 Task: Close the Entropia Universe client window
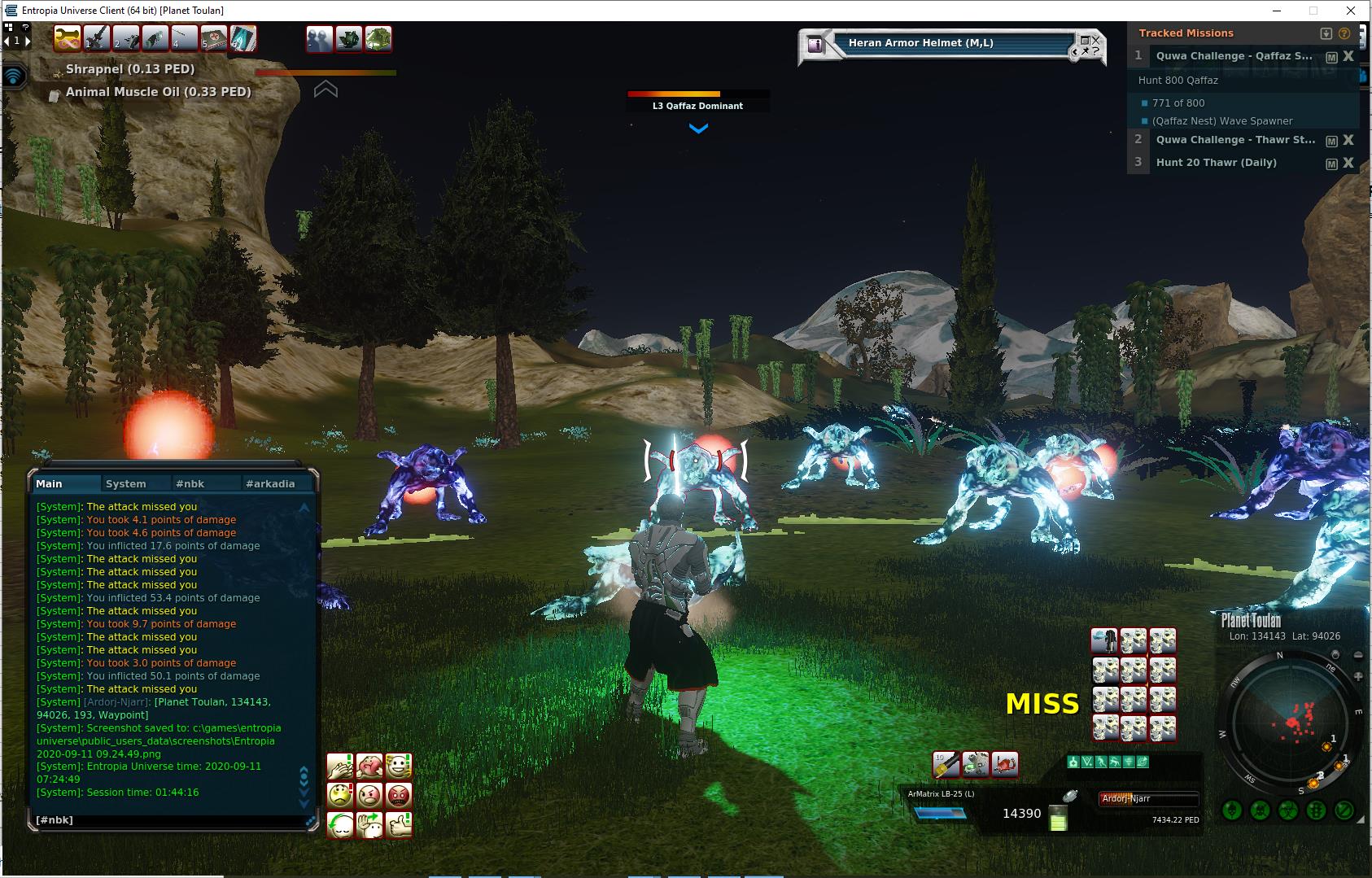pyautogui.click(x=1352, y=11)
